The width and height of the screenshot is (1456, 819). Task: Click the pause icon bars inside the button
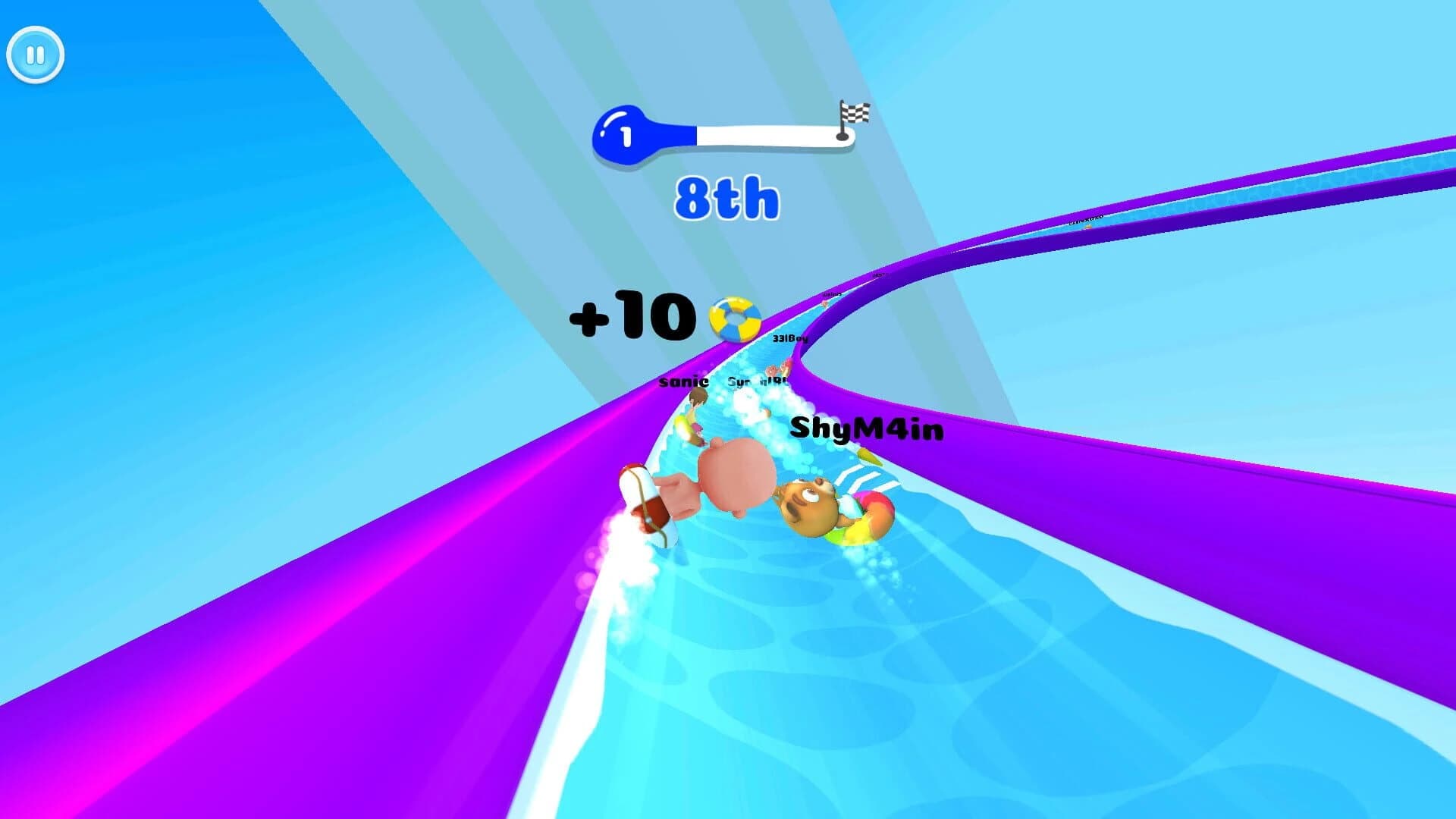click(34, 54)
